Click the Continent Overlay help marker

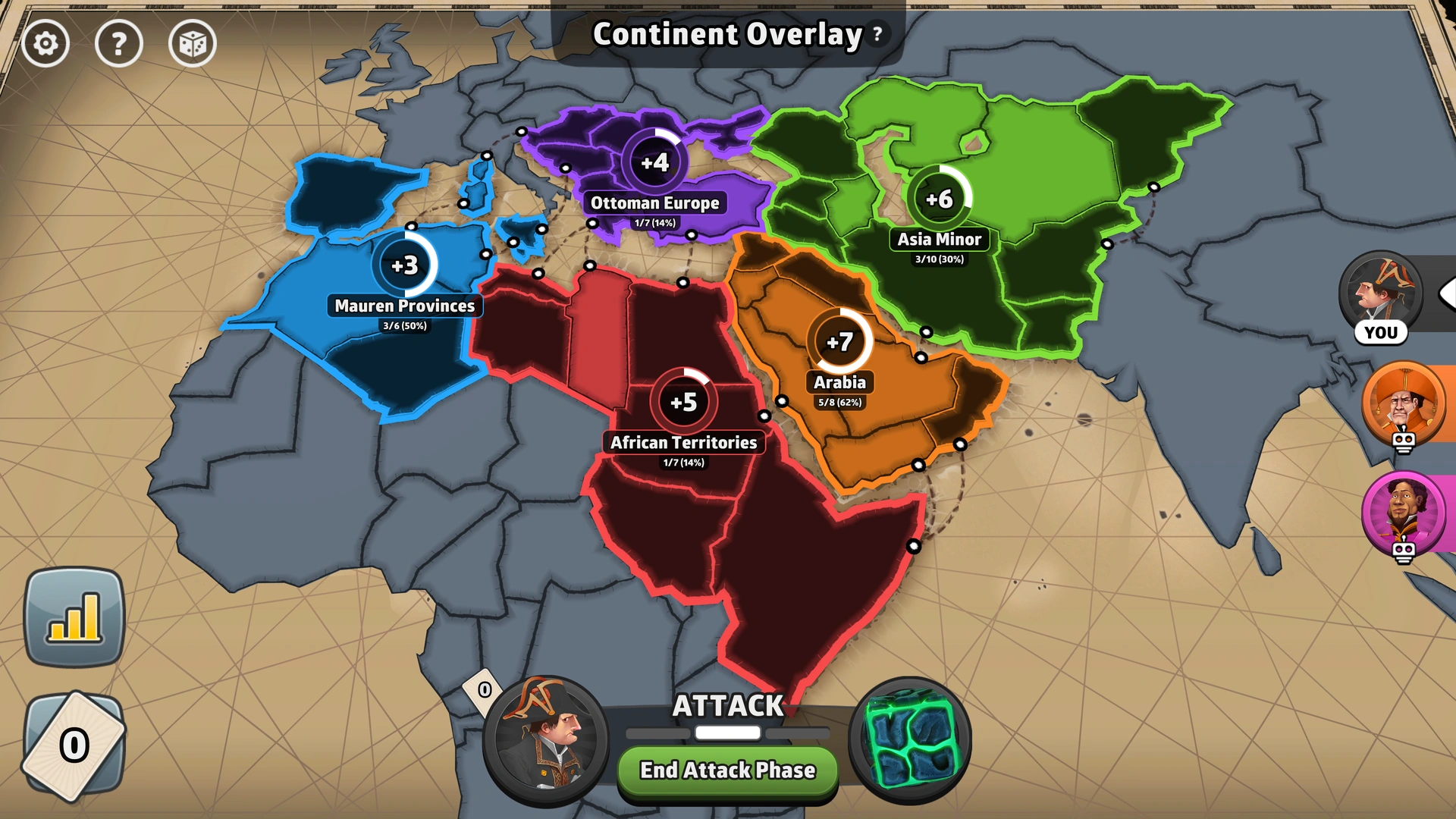(877, 33)
